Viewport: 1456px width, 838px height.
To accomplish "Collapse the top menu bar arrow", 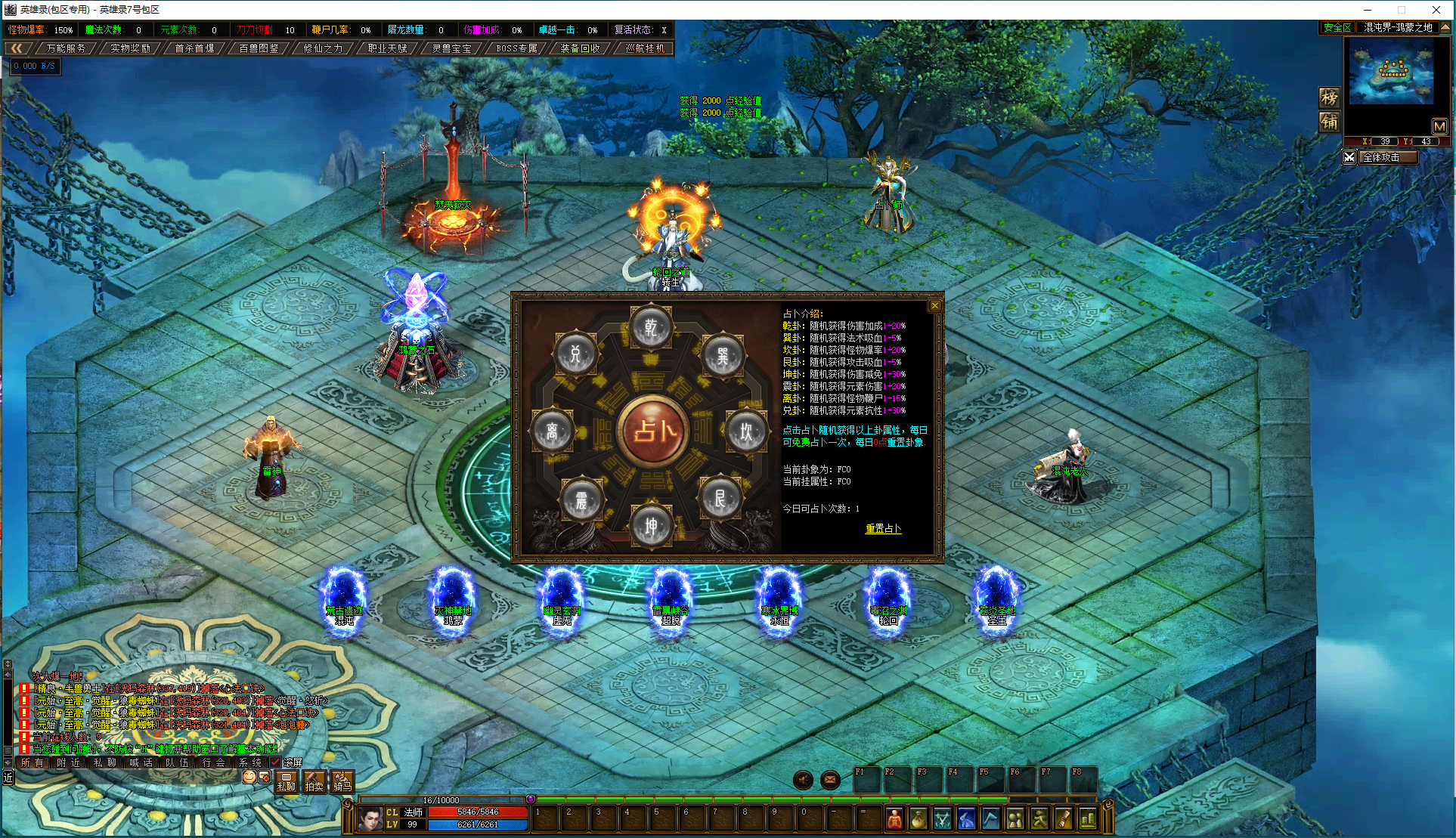I will (16, 48).
